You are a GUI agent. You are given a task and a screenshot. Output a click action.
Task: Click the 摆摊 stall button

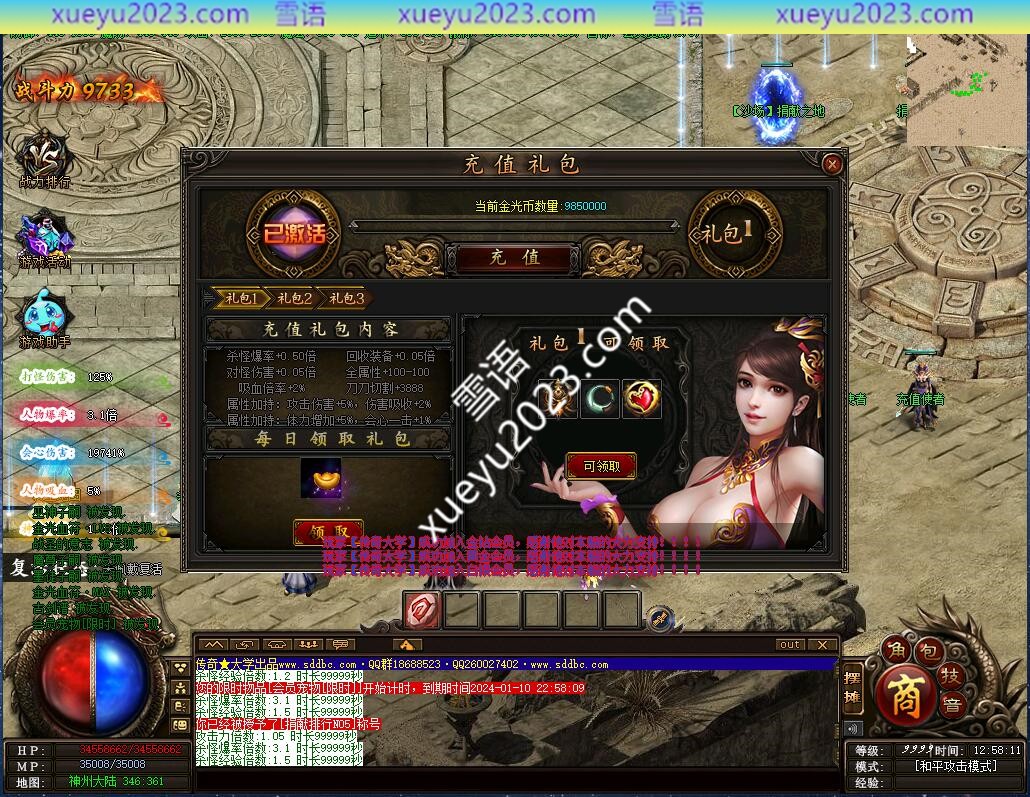[853, 686]
